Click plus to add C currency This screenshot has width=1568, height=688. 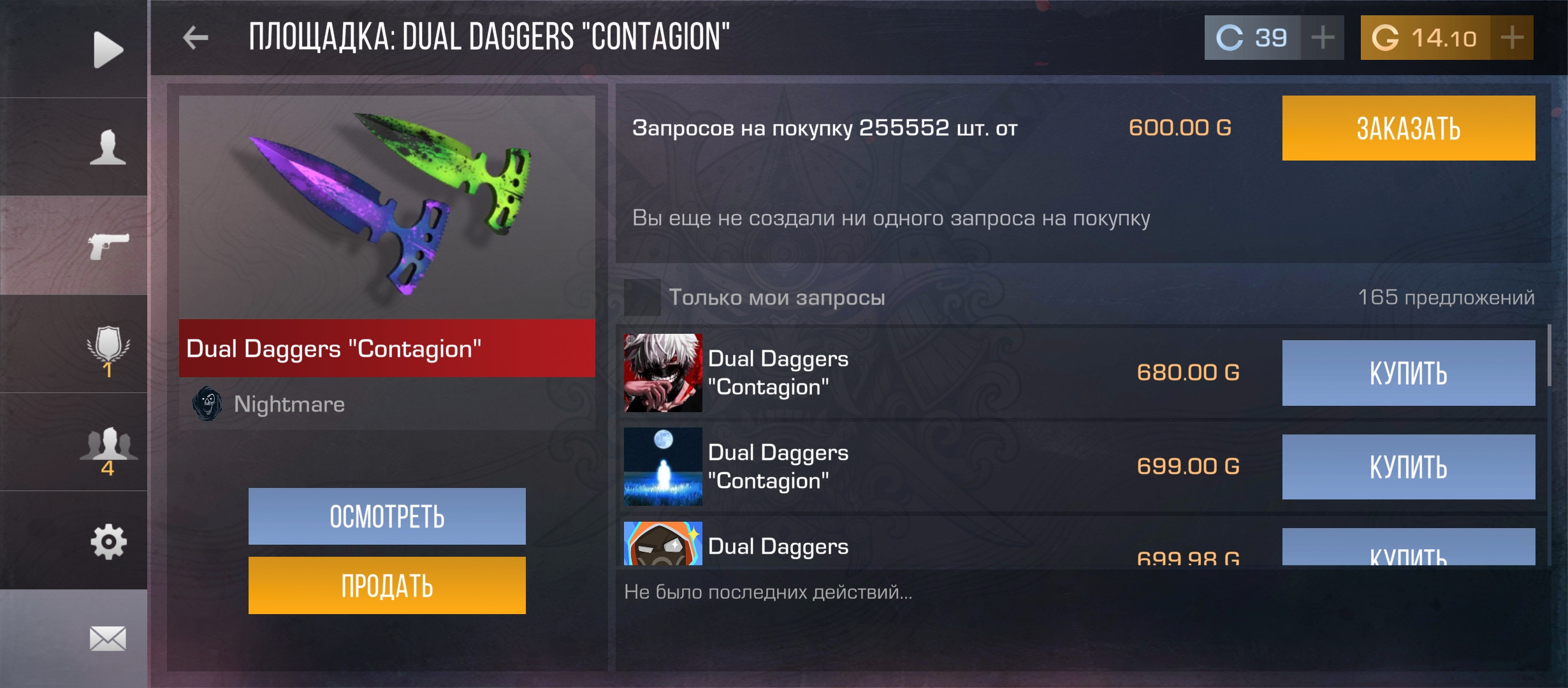pos(1323,38)
